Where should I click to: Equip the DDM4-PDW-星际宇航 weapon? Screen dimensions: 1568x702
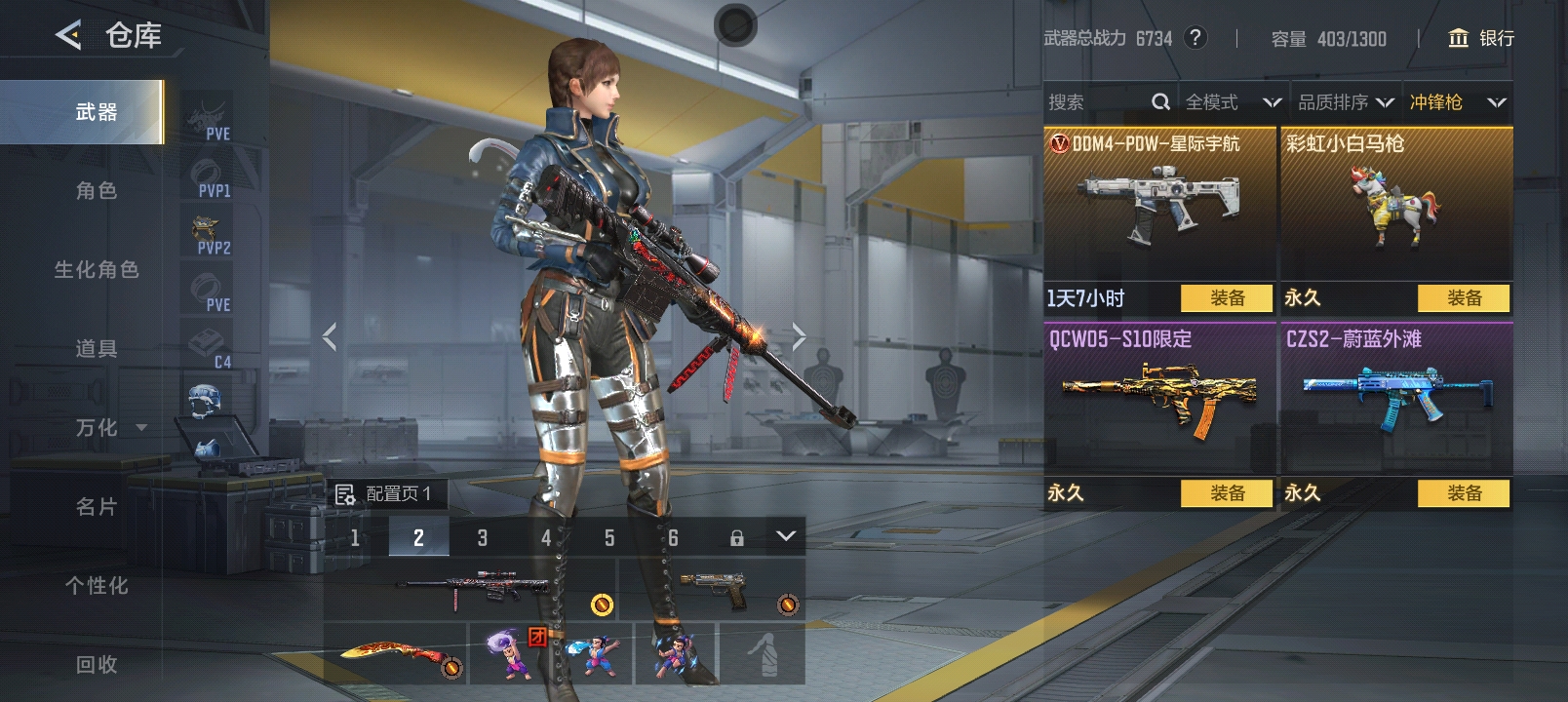[x=1227, y=298]
